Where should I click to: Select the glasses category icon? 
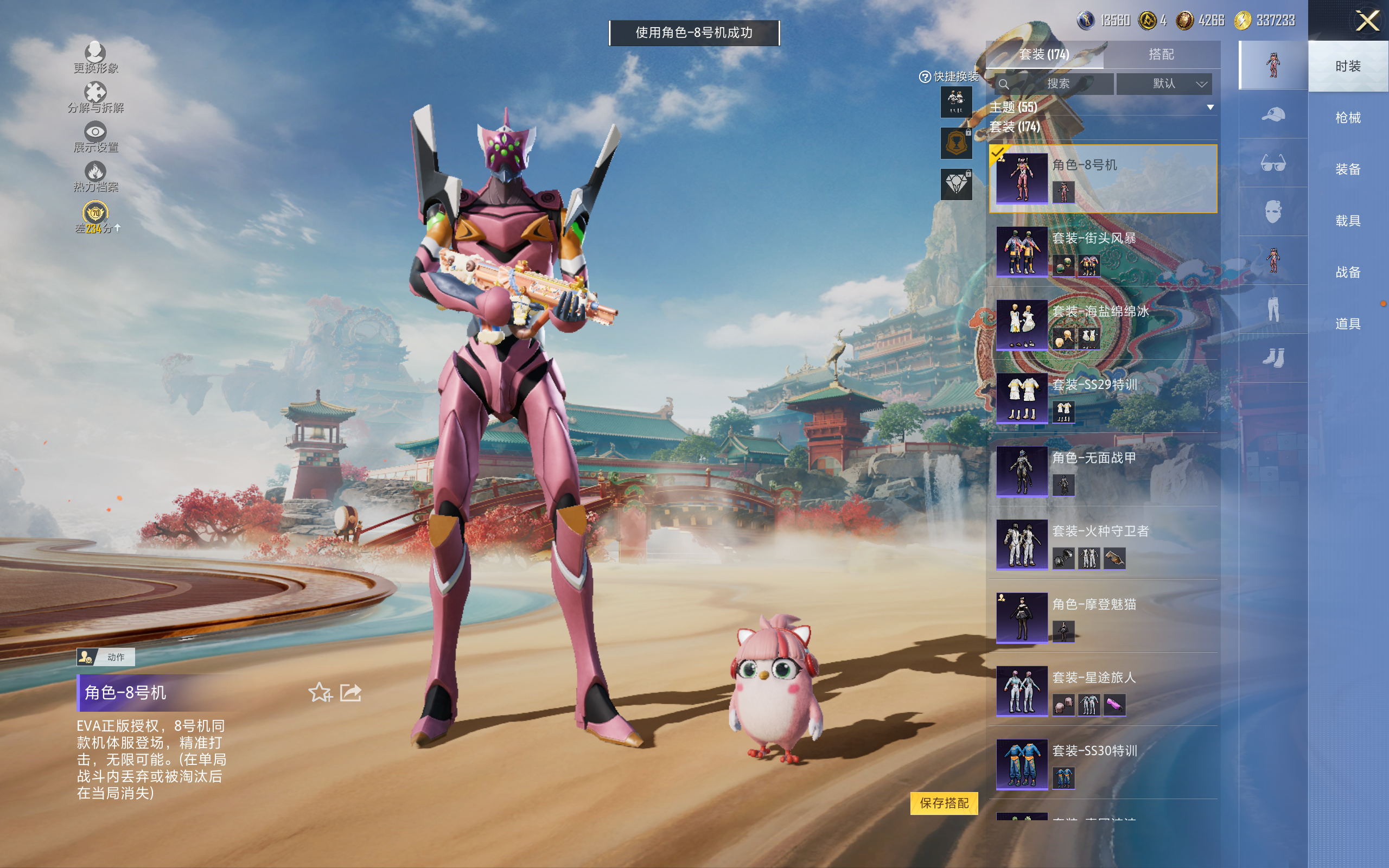click(1272, 163)
